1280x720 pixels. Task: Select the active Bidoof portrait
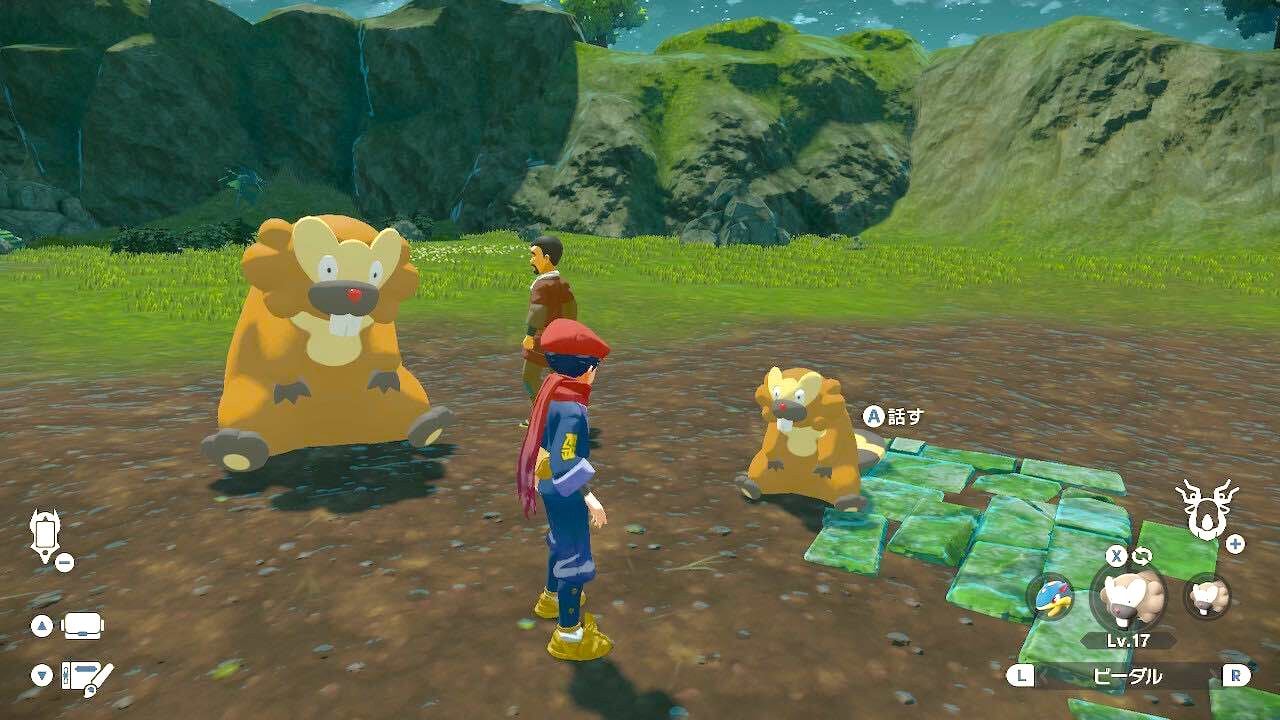click(1128, 597)
